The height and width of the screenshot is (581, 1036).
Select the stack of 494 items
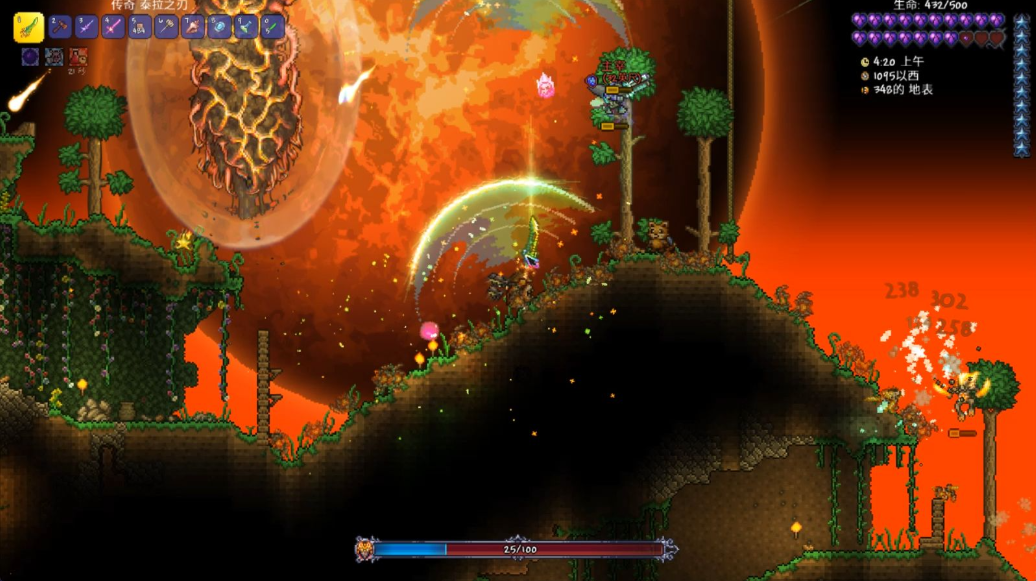(x=140, y=27)
